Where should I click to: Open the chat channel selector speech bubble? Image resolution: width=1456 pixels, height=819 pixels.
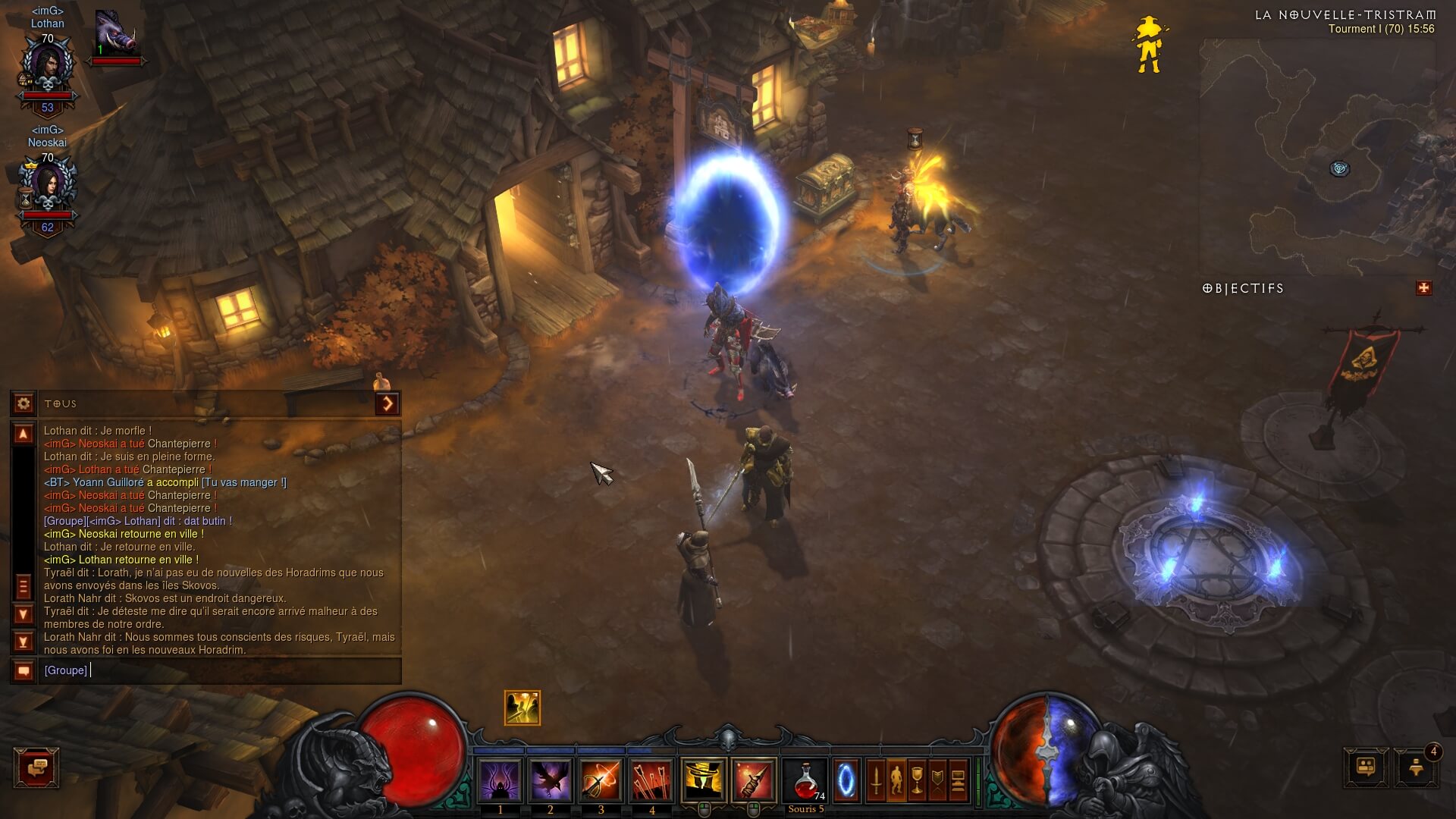(x=24, y=670)
